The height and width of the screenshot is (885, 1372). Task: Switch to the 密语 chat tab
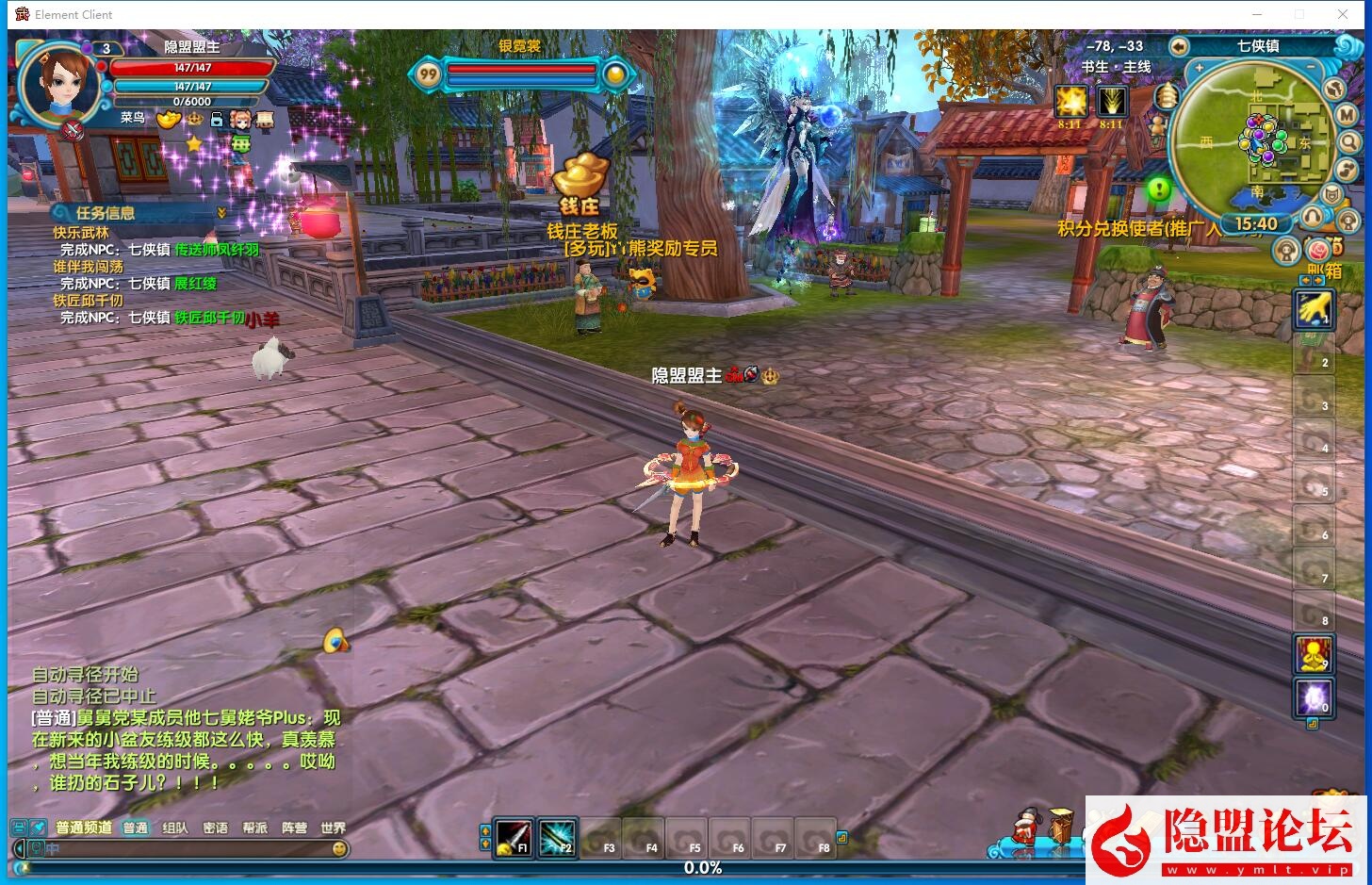coord(215,828)
